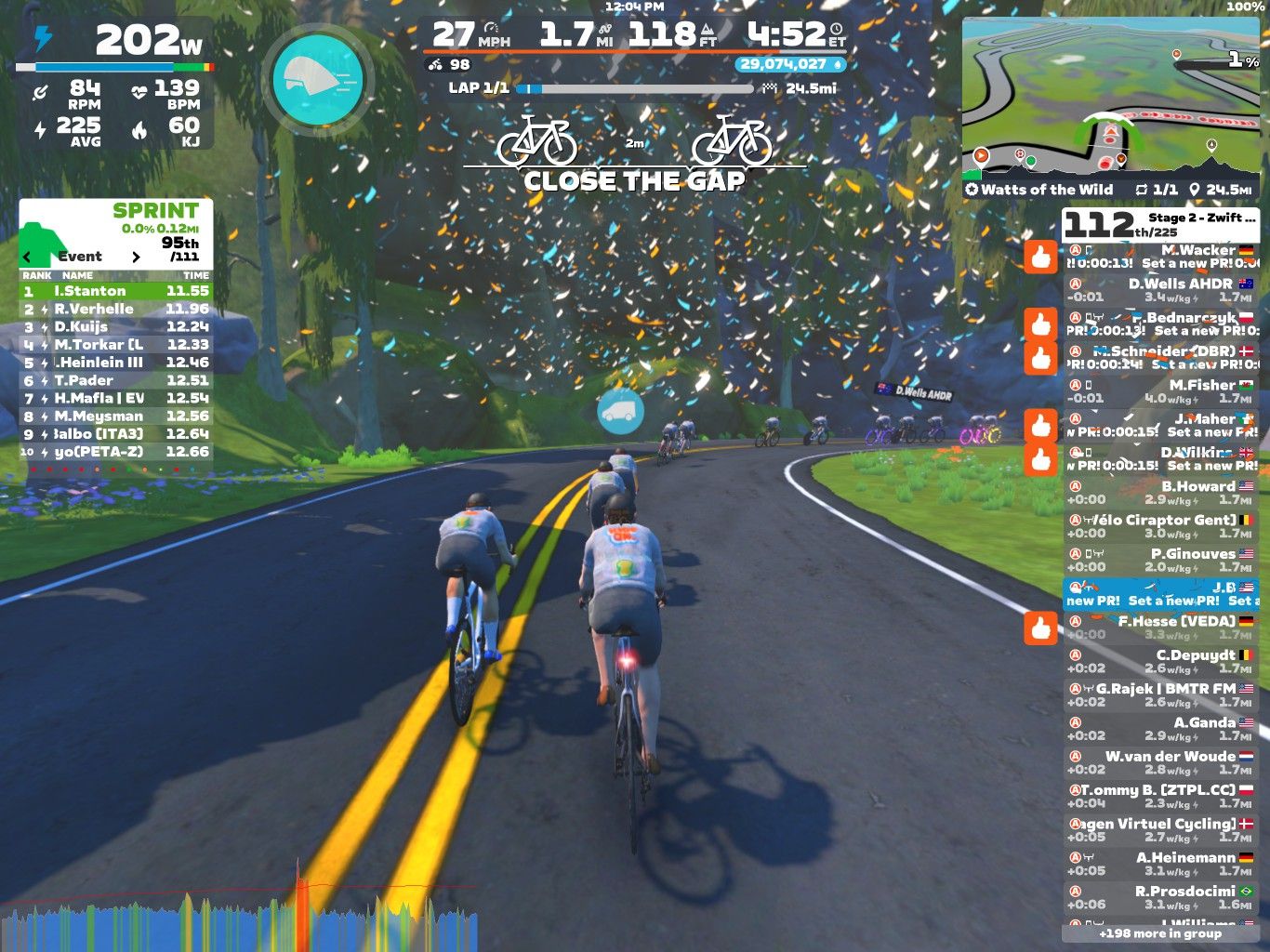Choose W.van der Woude in the riders list
This screenshot has width=1270, height=952.
pos(1159,762)
